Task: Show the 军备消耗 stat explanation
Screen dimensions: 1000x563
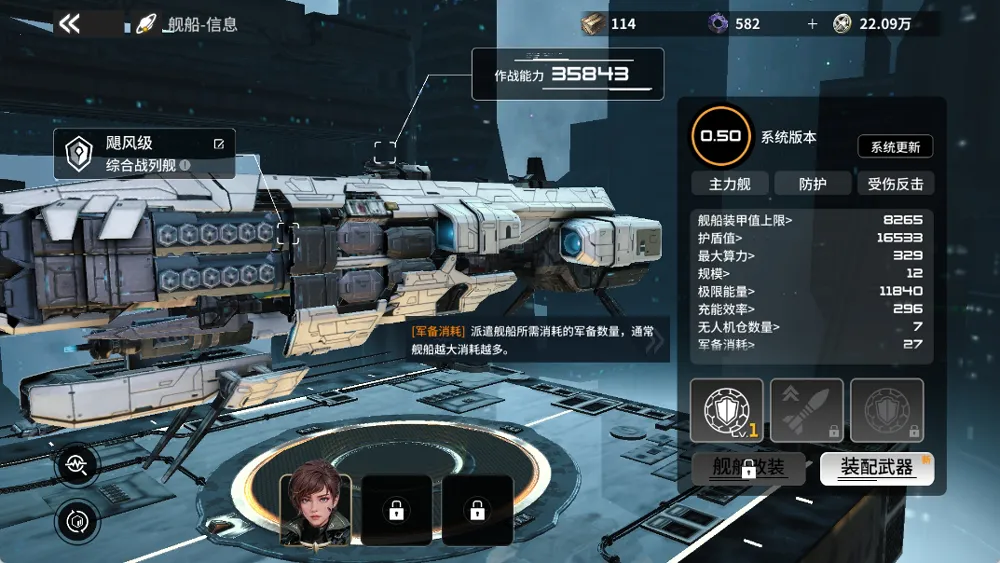Action: tap(726, 345)
